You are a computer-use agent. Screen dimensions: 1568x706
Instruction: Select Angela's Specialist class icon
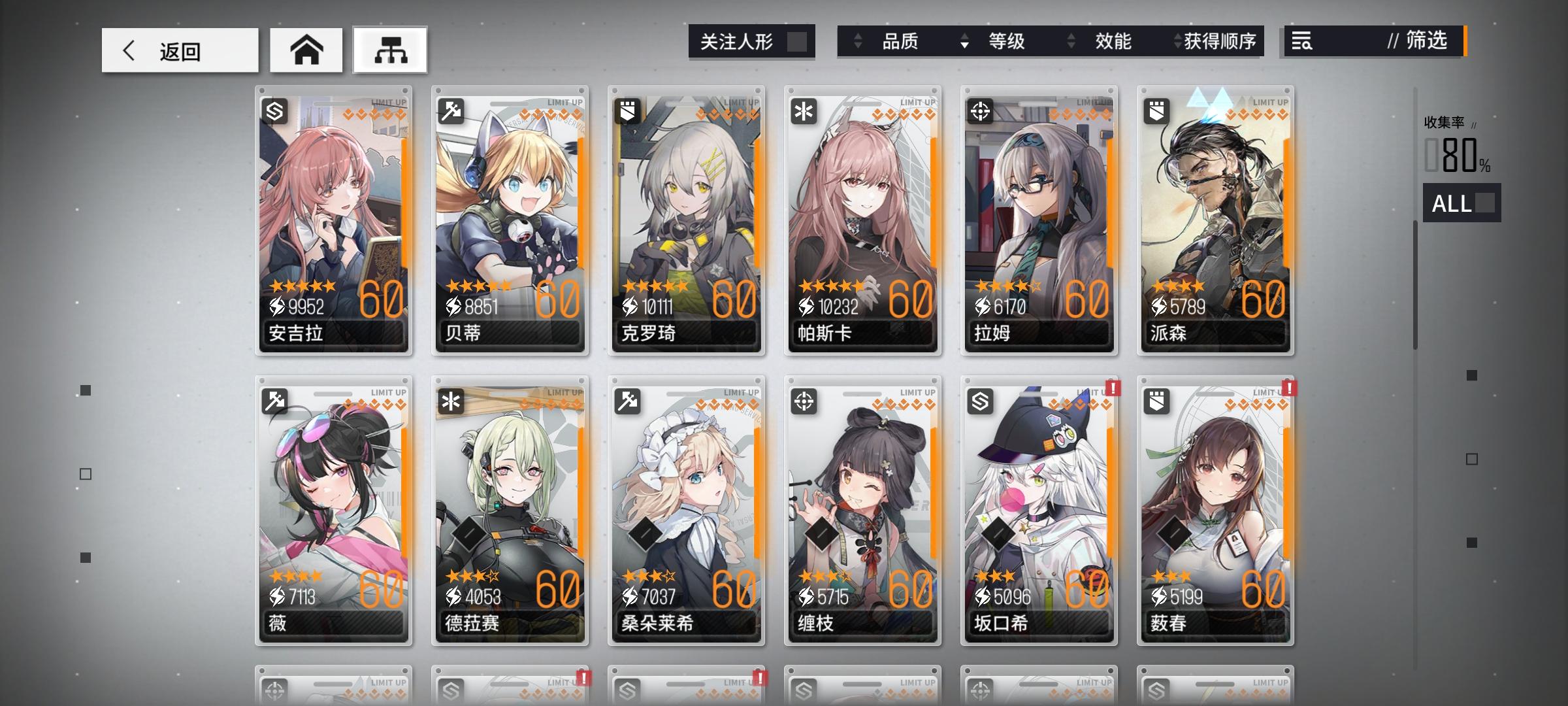[x=276, y=112]
